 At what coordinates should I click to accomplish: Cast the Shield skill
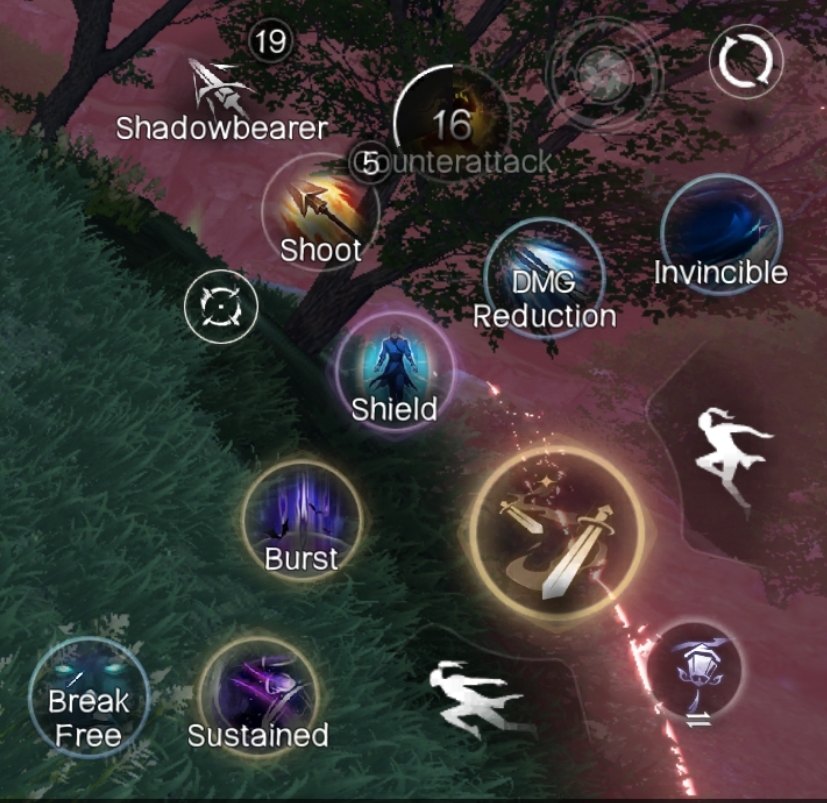[394, 377]
